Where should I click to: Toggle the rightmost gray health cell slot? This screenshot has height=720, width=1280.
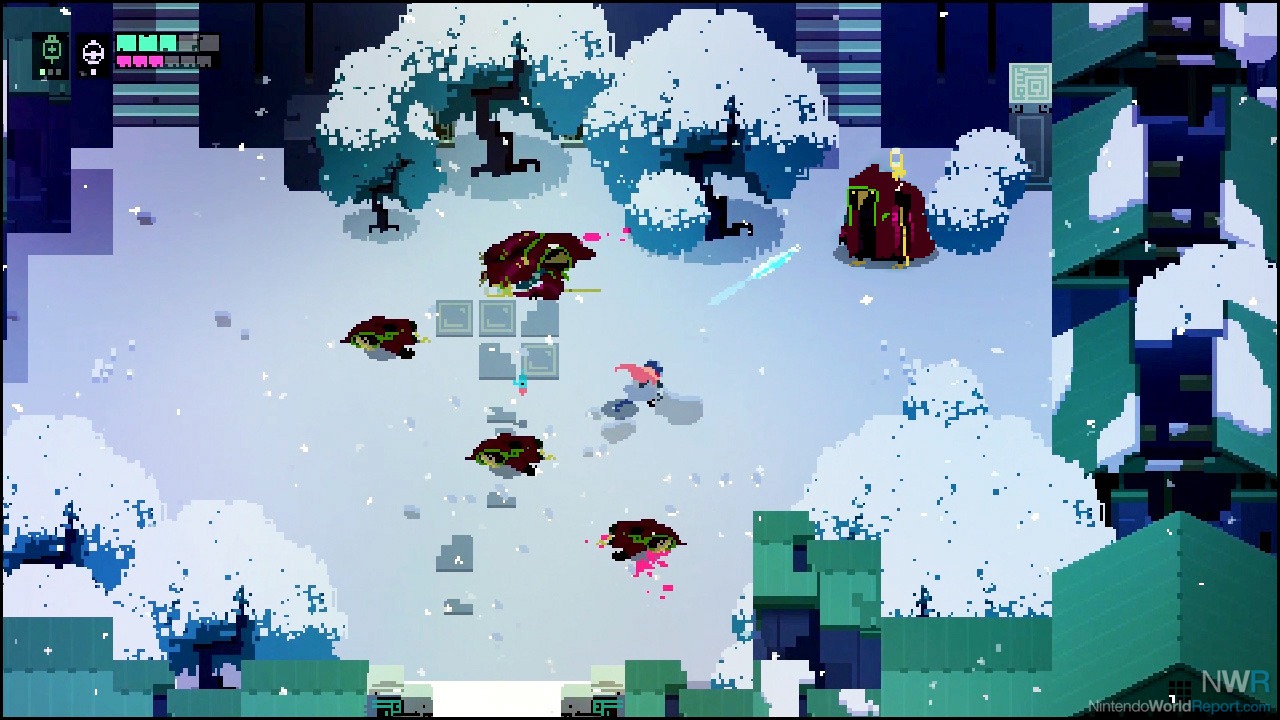point(209,42)
